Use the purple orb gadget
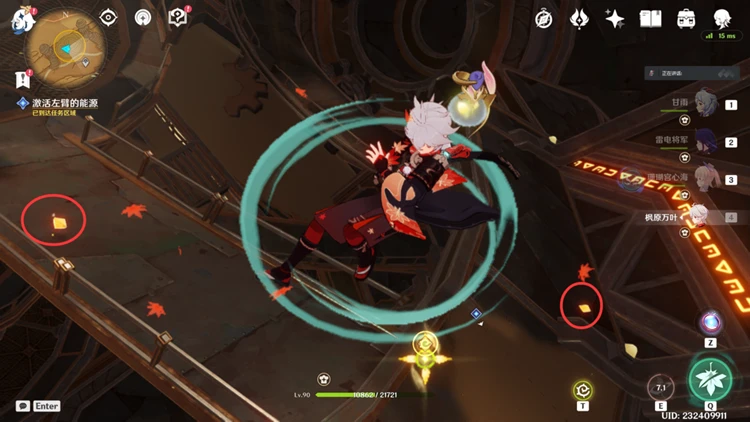 click(x=711, y=323)
